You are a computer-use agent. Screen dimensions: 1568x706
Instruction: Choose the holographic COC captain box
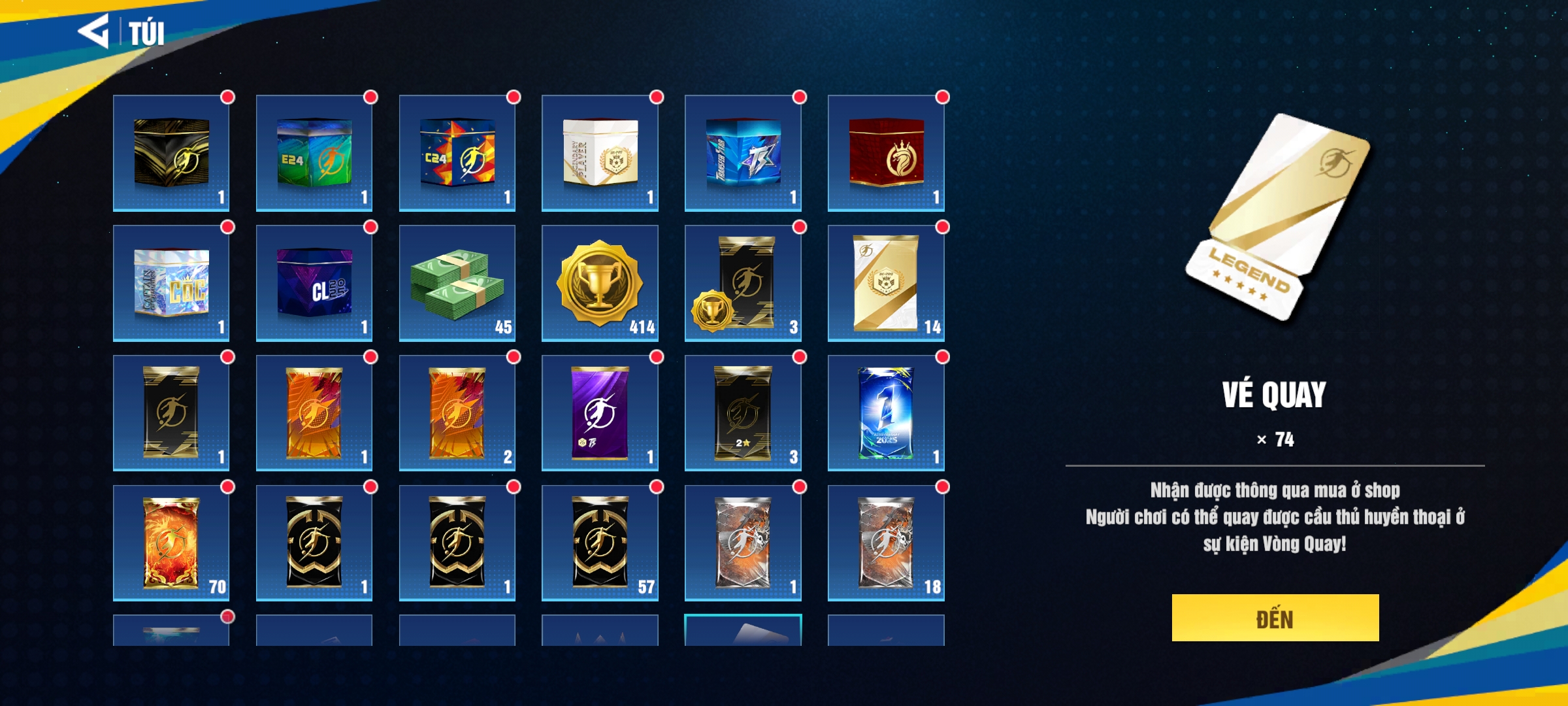click(171, 283)
